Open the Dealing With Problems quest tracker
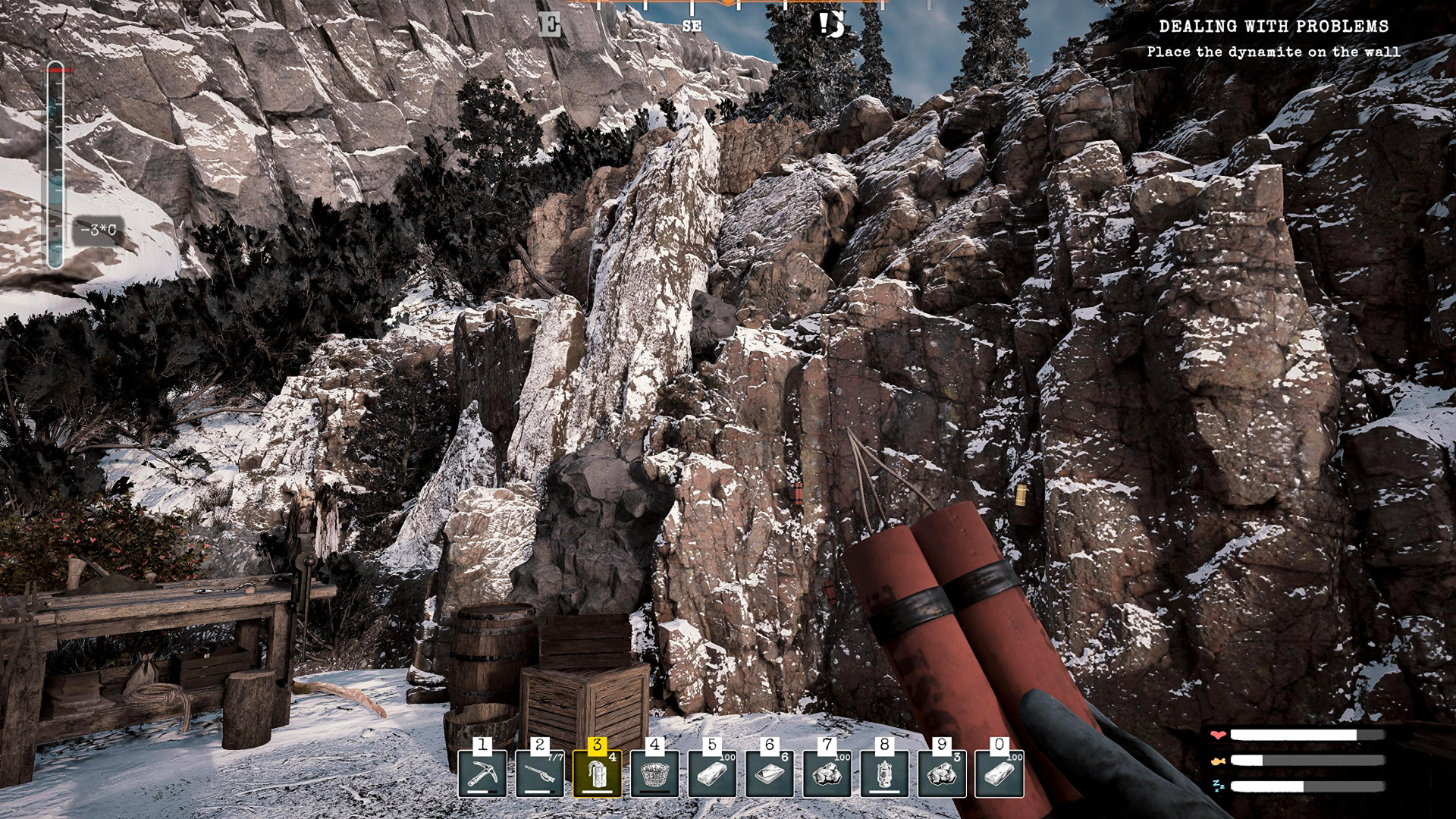The width and height of the screenshot is (1456, 819). point(1273,27)
